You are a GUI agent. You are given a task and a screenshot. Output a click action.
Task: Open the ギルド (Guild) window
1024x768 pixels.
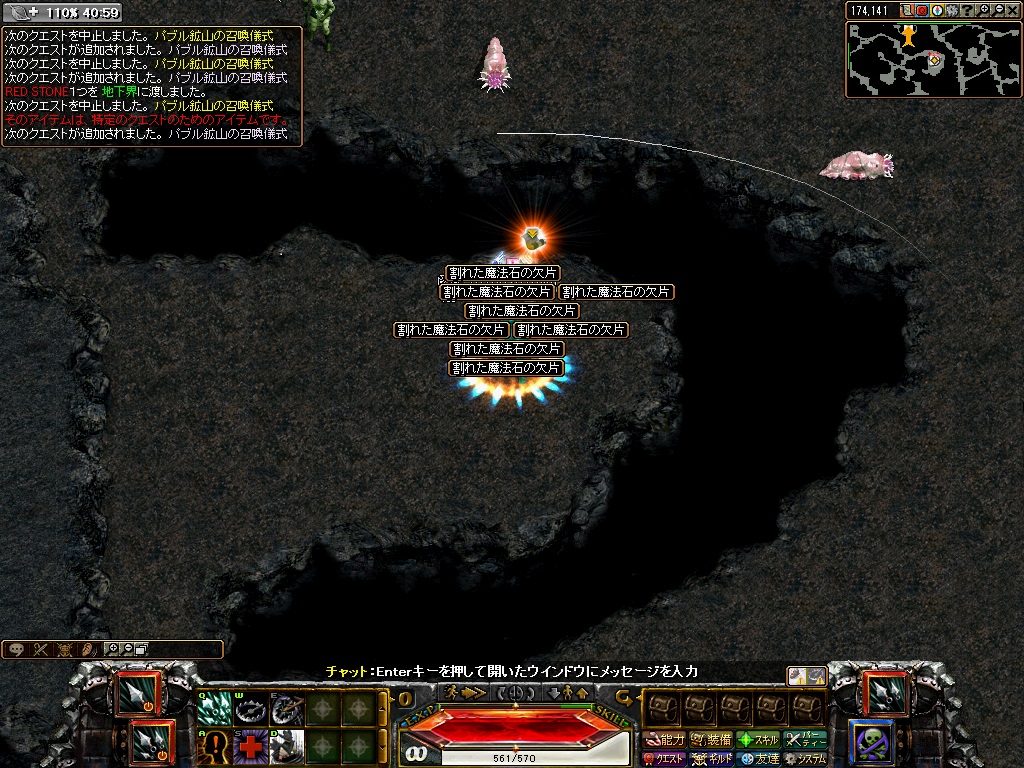pos(711,759)
